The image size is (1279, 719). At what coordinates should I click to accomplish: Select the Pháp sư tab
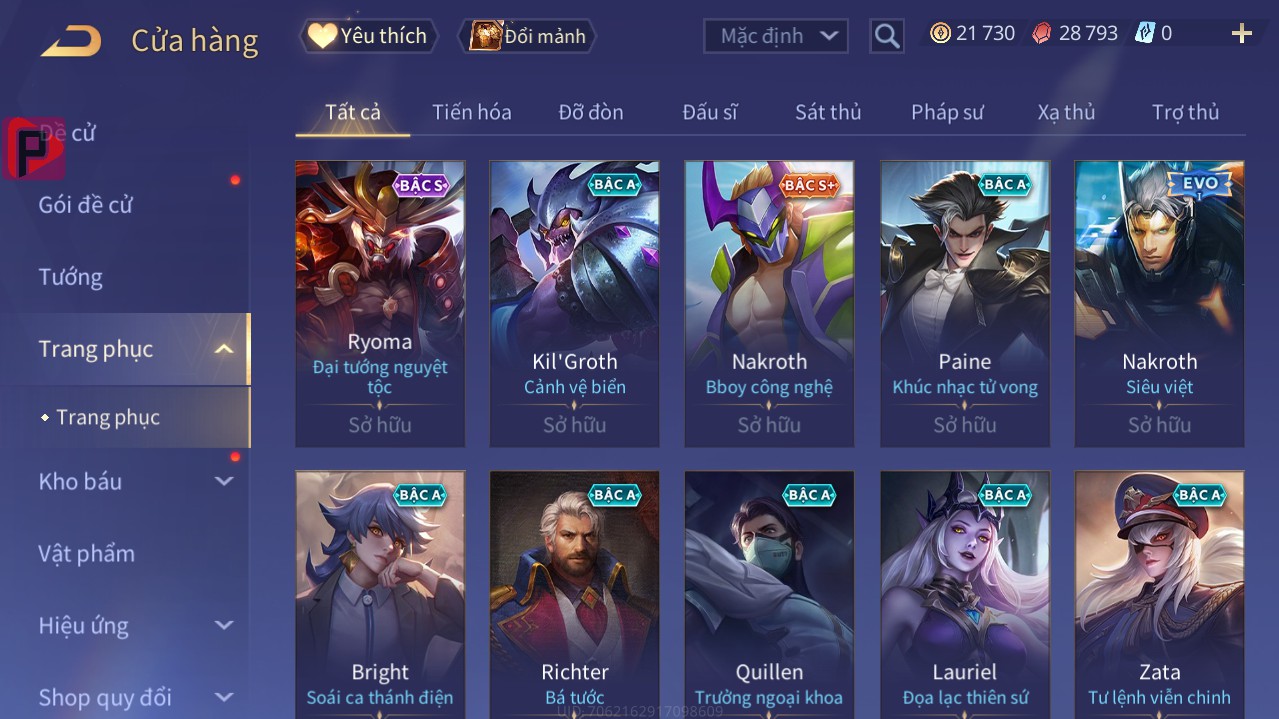coord(947,112)
